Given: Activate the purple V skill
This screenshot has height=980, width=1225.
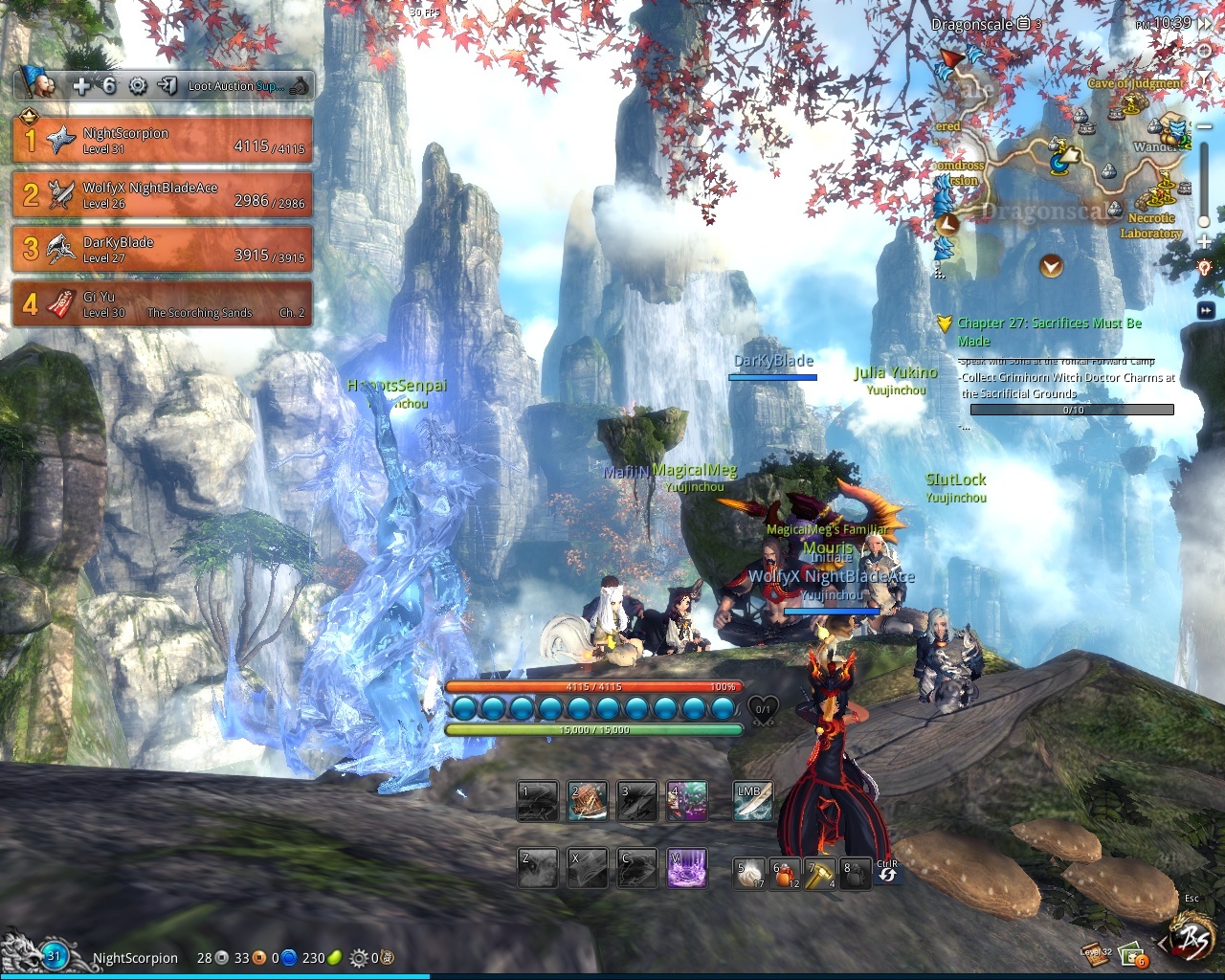Looking at the screenshot, I should (x=686, y=867).
